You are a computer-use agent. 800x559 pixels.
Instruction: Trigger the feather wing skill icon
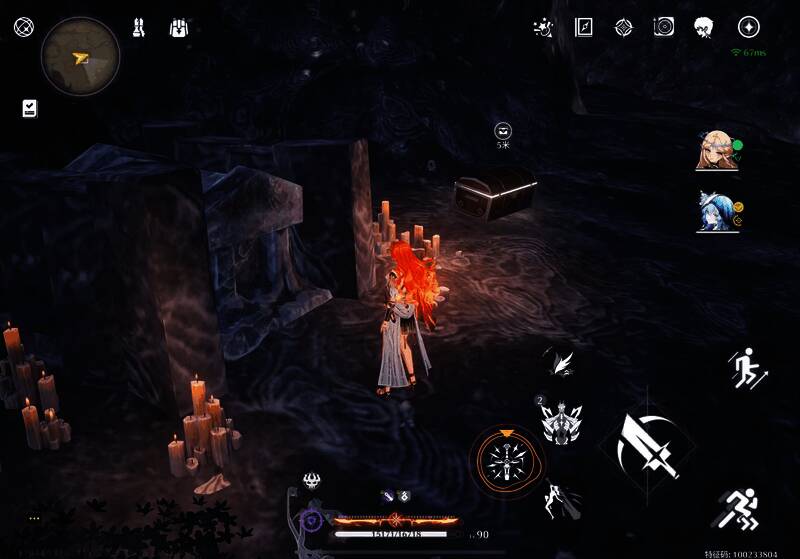pyautogui.click(x=560, y=362)
